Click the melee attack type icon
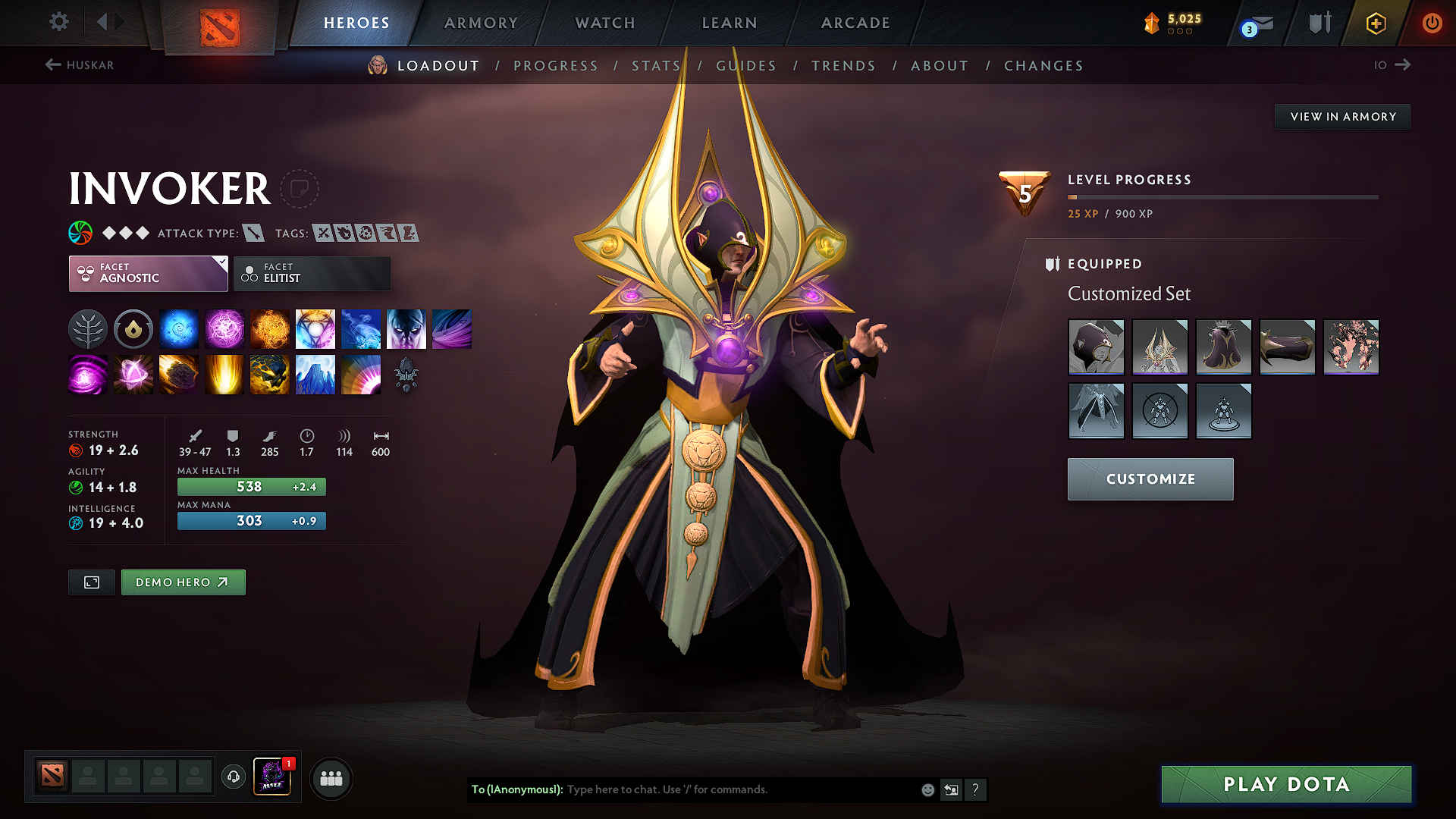Screen dimensions: 1456x819 pos(252,233)
